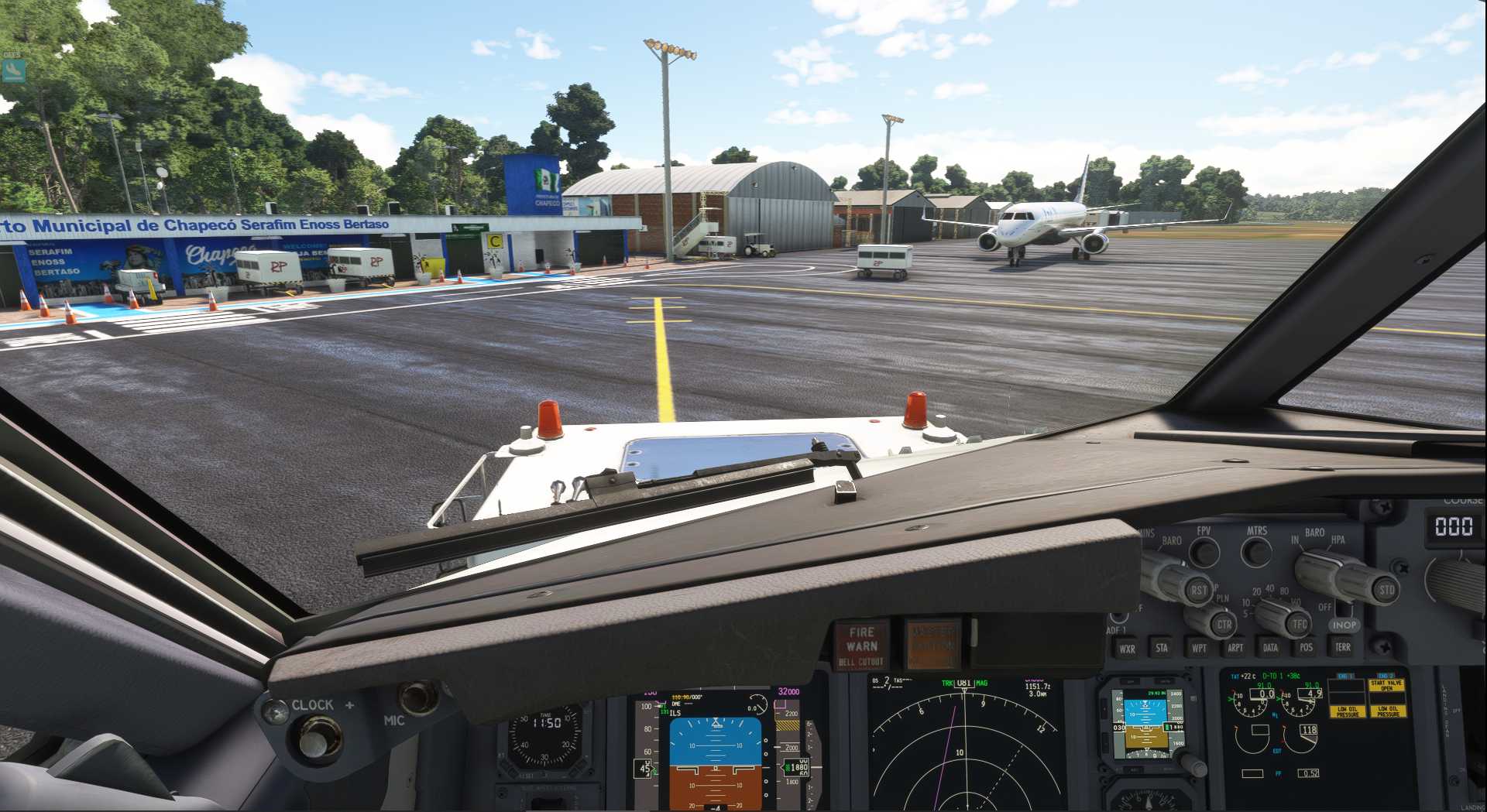The height and width of the screenshot is (812, 1487).
Task: Push the STA map button
Action: coord(1161,648)
